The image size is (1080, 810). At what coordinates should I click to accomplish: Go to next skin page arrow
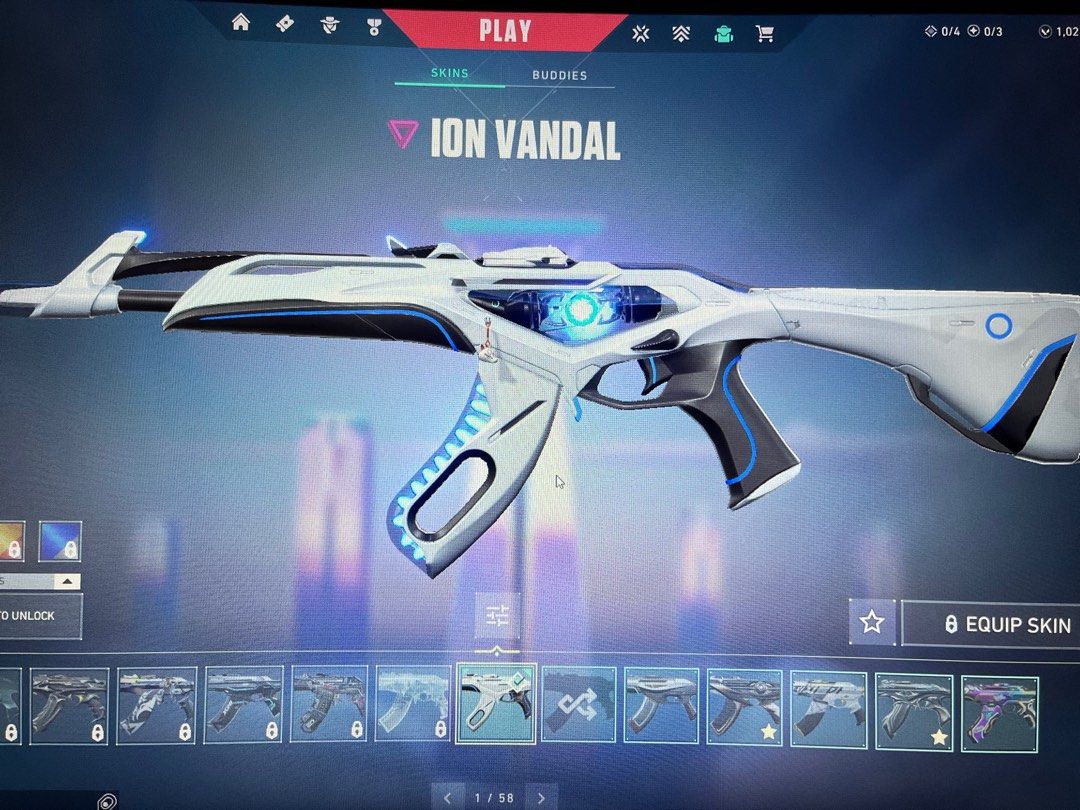coord(541,797)
